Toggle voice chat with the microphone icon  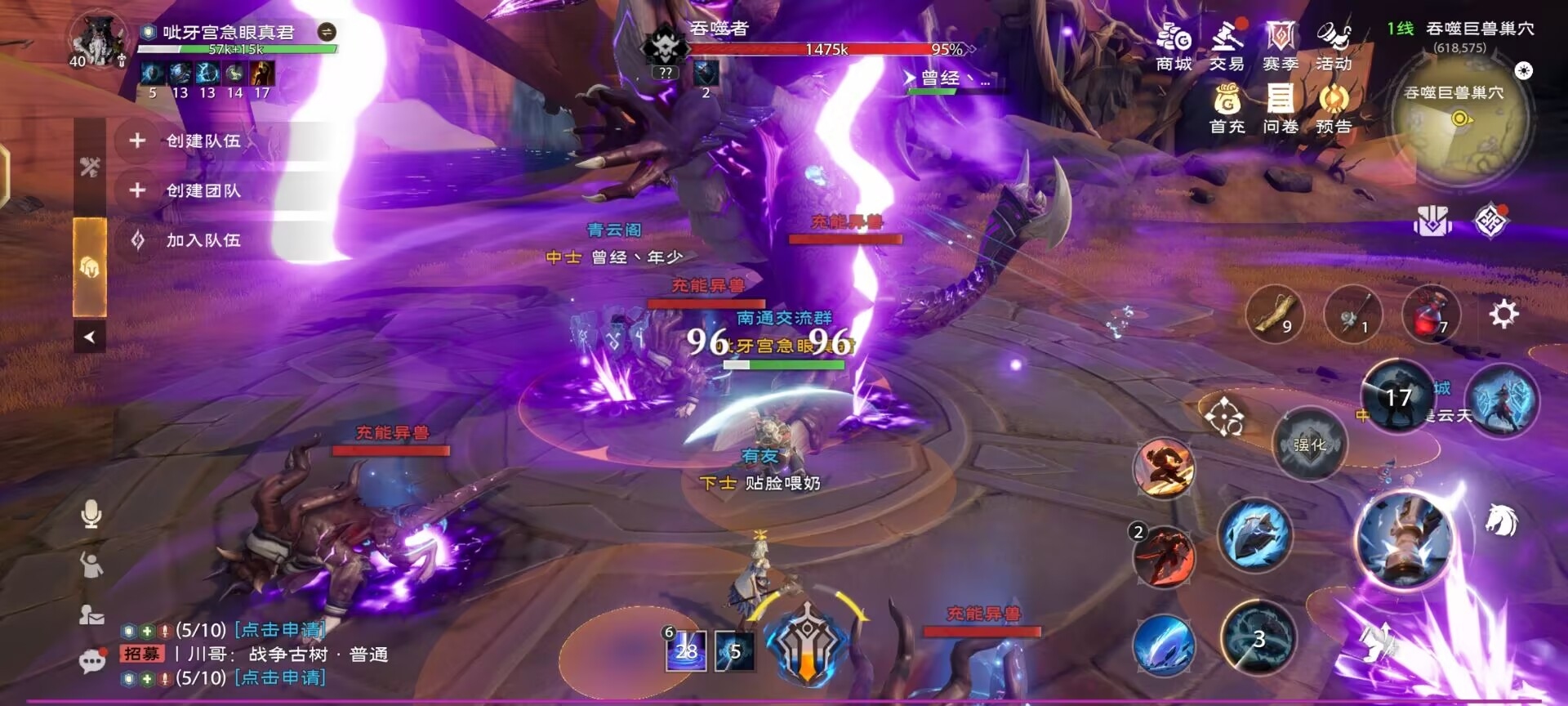pos(91,515)
